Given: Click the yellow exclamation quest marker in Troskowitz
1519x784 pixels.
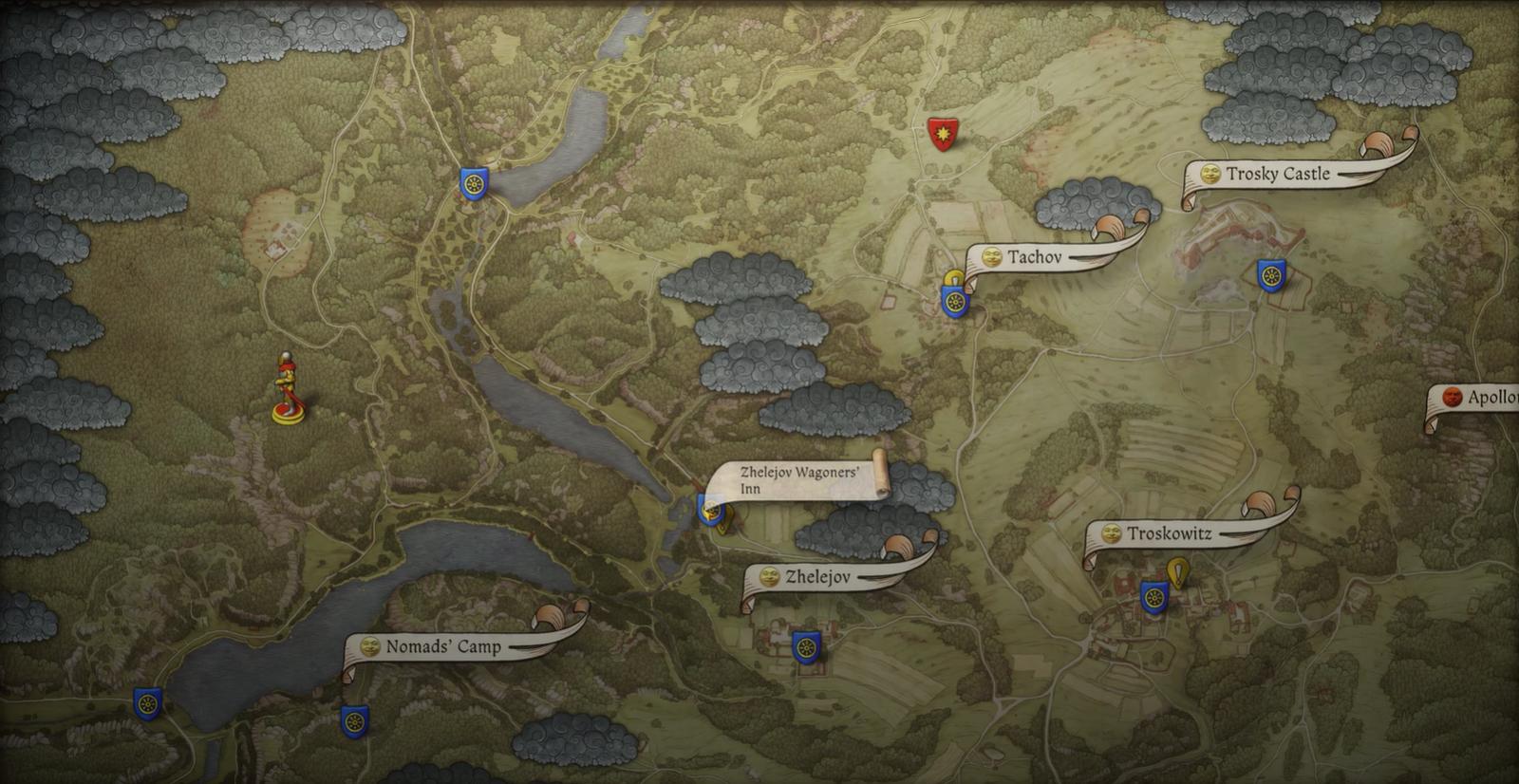Looking at the screenshot, I should coord(1178,573).
